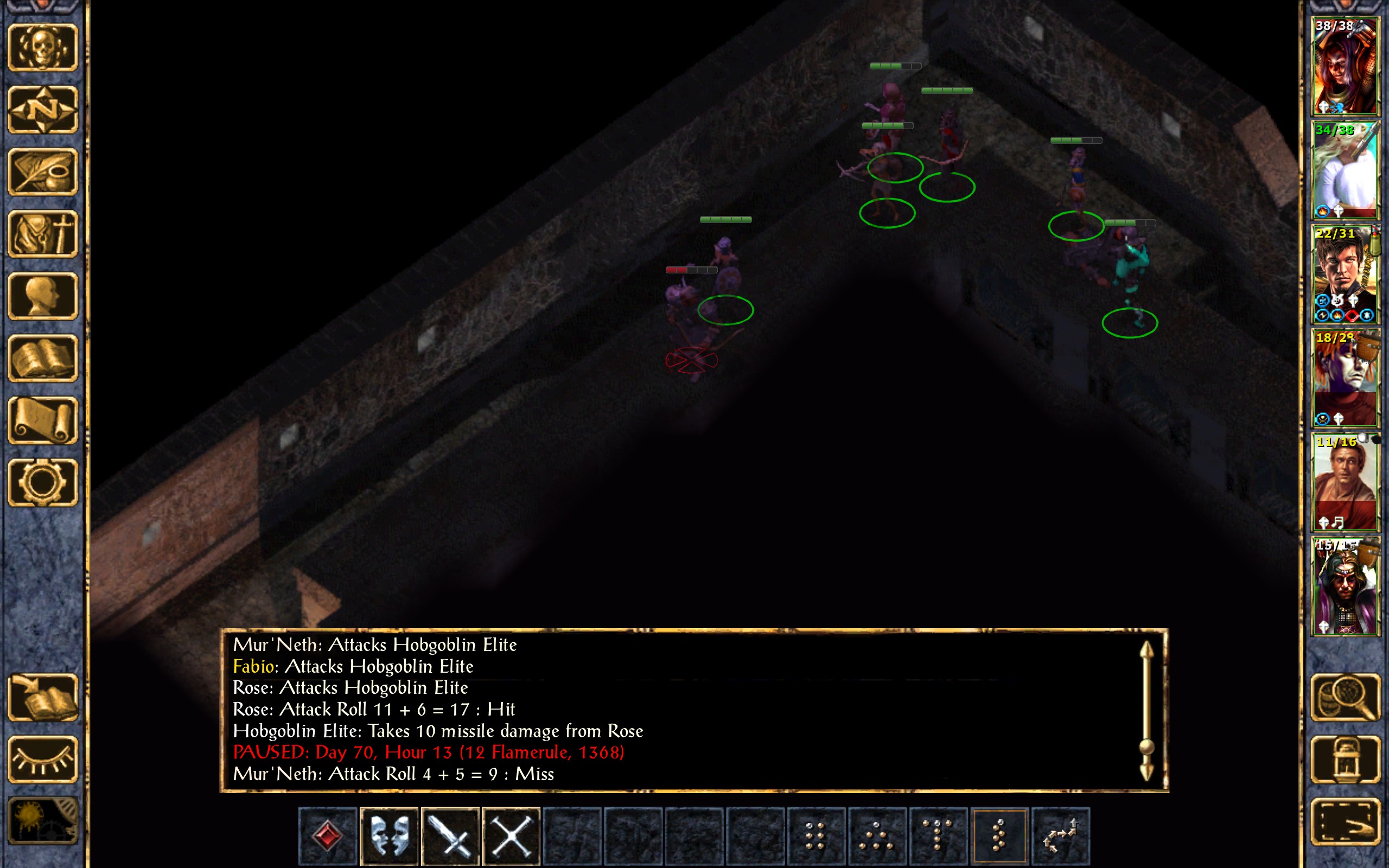This screenshot has width=1389, height=868.
Task: Toggle pause via the sun clock
Action: click(x=43, y=821)
